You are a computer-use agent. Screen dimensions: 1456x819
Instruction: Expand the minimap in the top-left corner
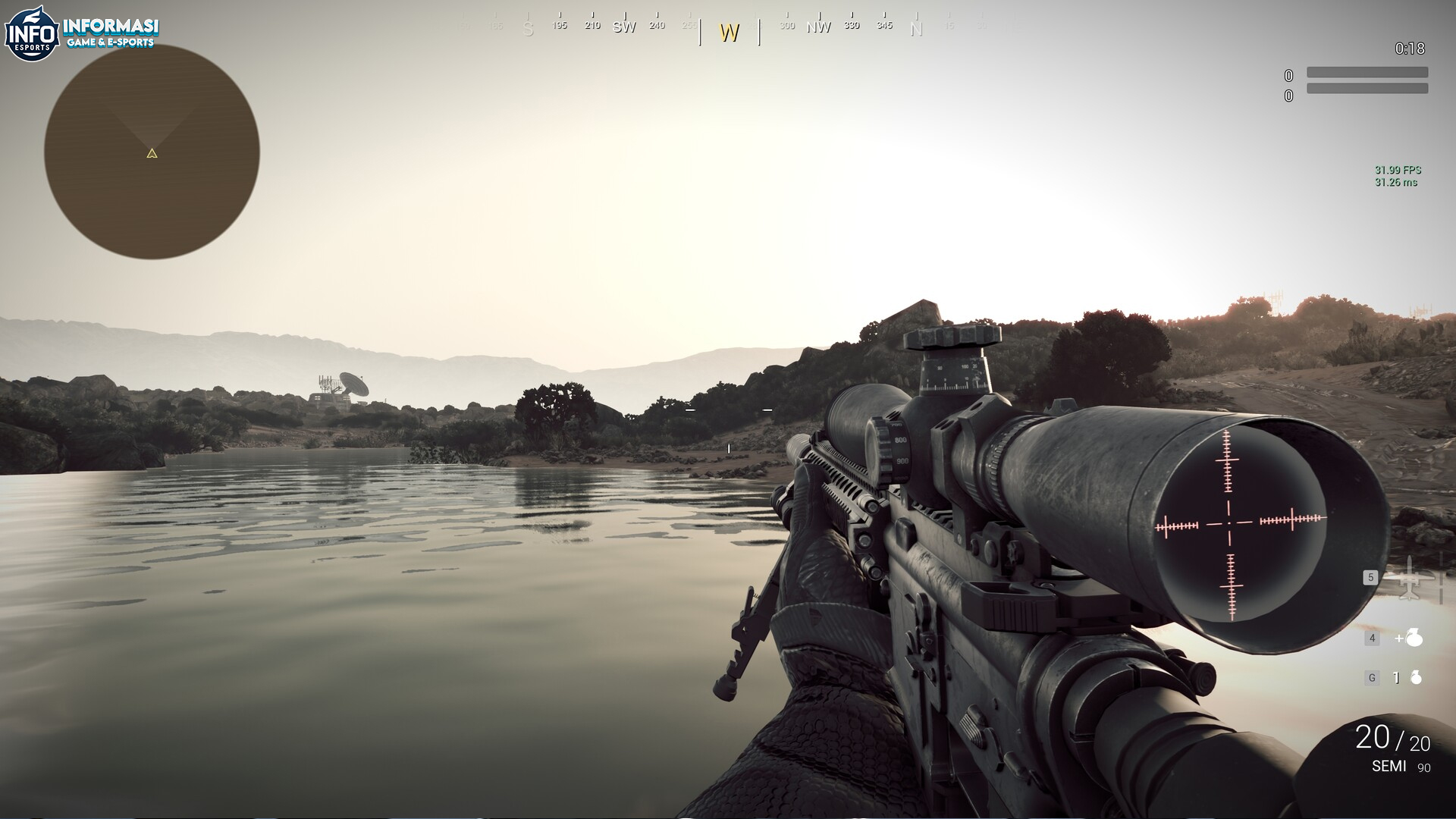(152, 154)
